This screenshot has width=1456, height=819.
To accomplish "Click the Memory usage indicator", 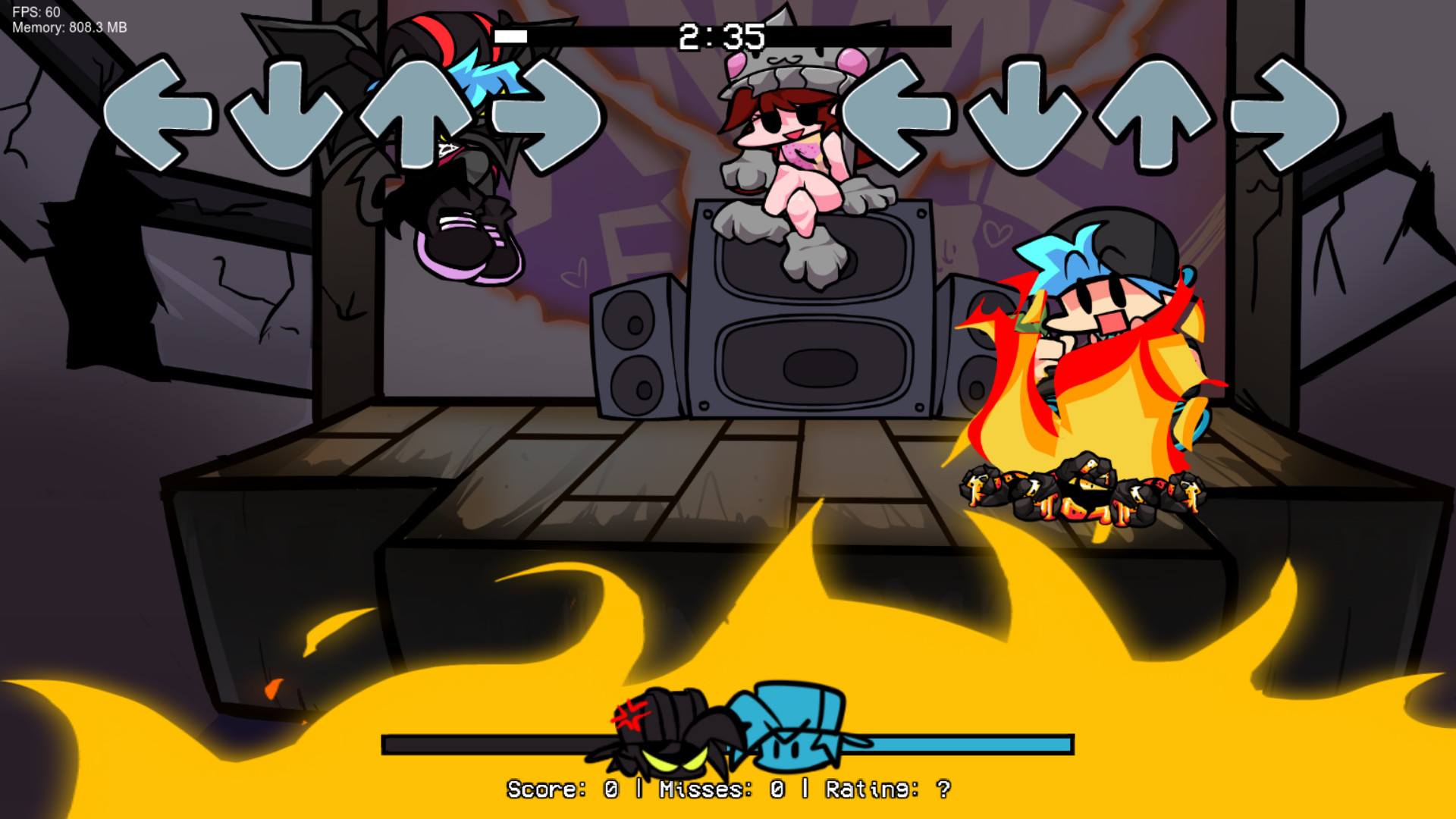I will 68,28.
